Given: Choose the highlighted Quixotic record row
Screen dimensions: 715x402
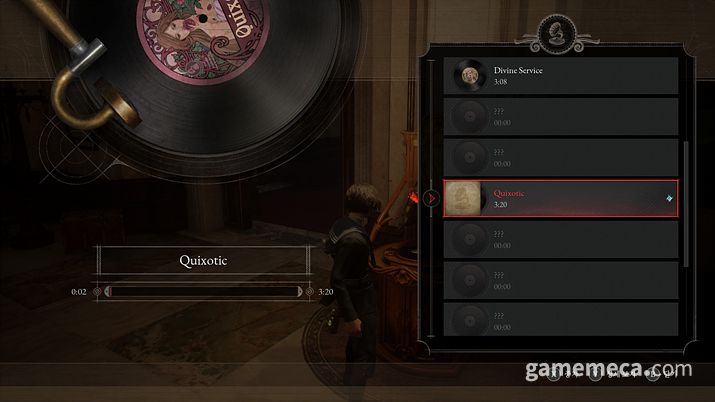Looking at the screenshot, I should coord(560,198).
